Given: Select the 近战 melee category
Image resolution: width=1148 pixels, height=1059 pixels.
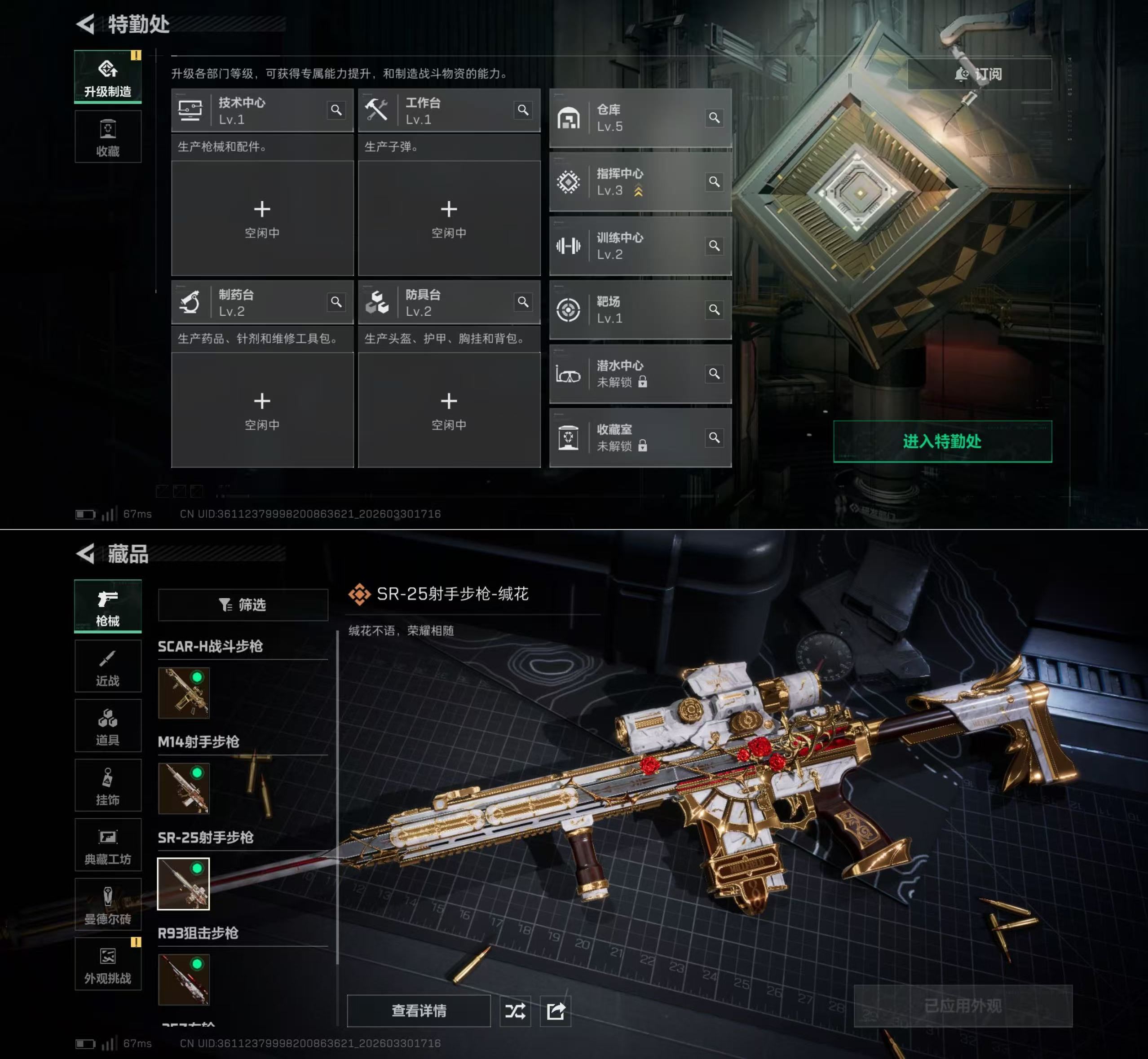Looking at the screenshot, I should coord(108,666).
